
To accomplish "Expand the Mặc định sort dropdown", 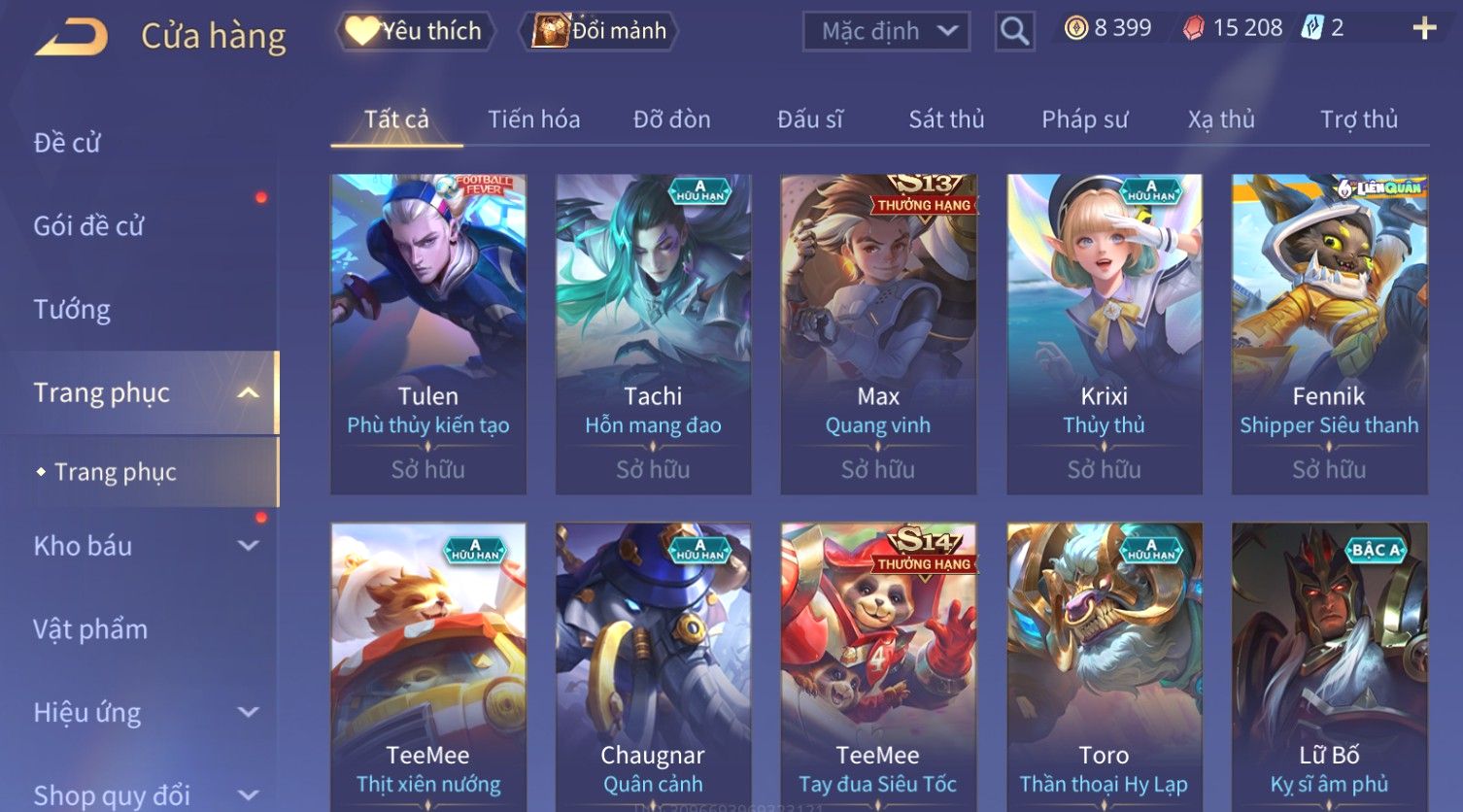I will tap(885, 31).
